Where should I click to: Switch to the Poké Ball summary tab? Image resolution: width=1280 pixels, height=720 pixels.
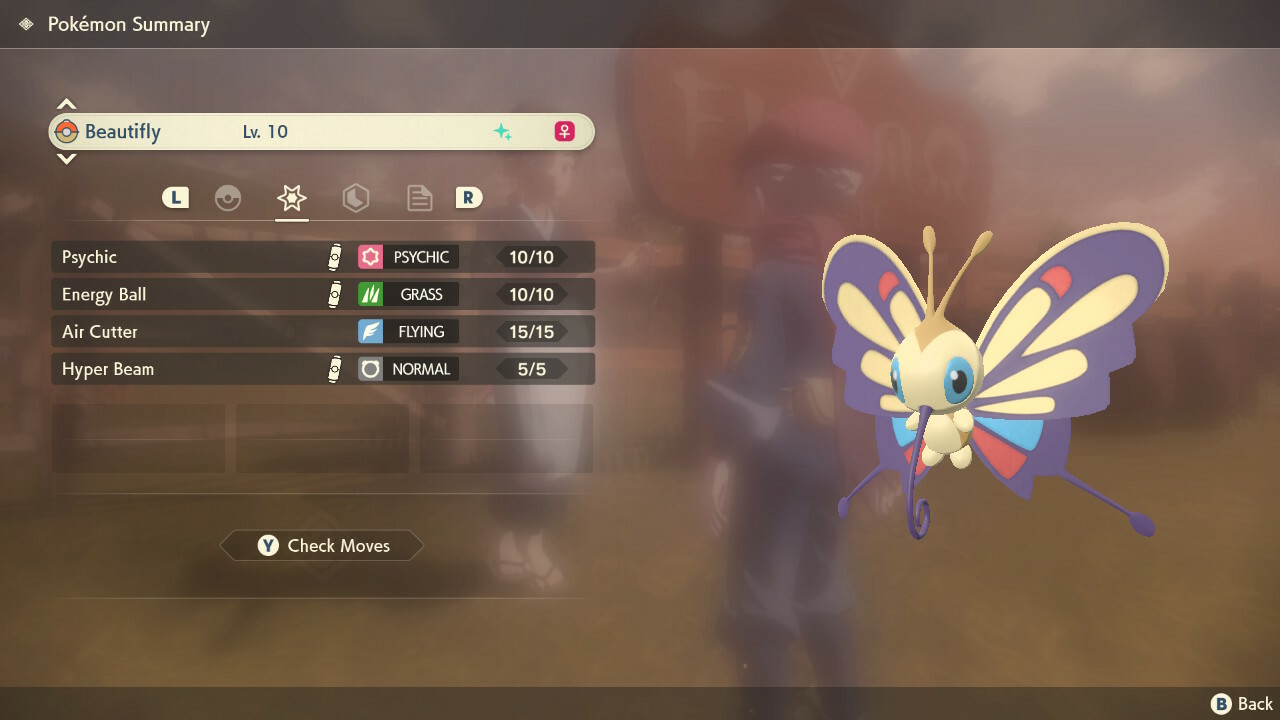228,198
